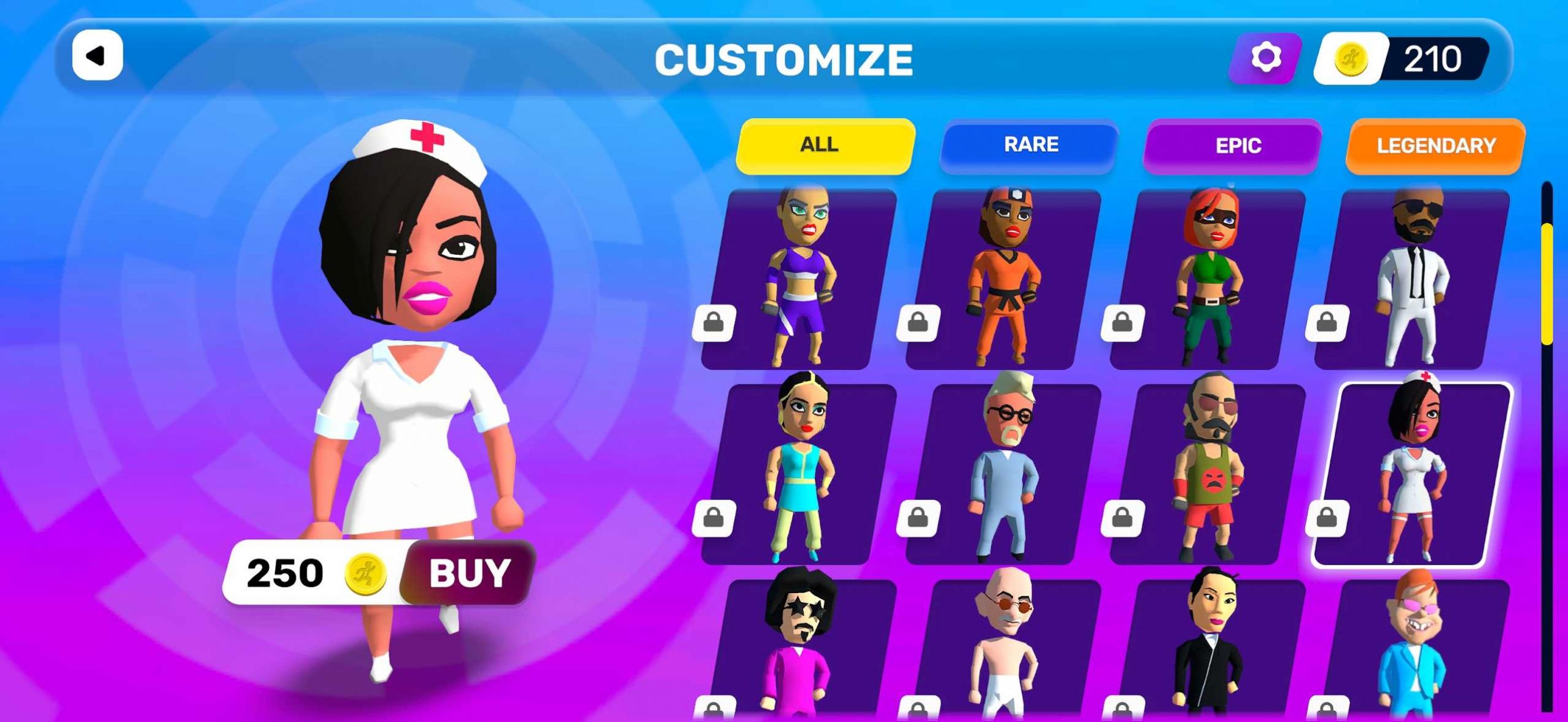This screenshot has height=722, width=1568.
Task: Filter by the LEGENDARY tab
Action: [x=1435, y=146]
